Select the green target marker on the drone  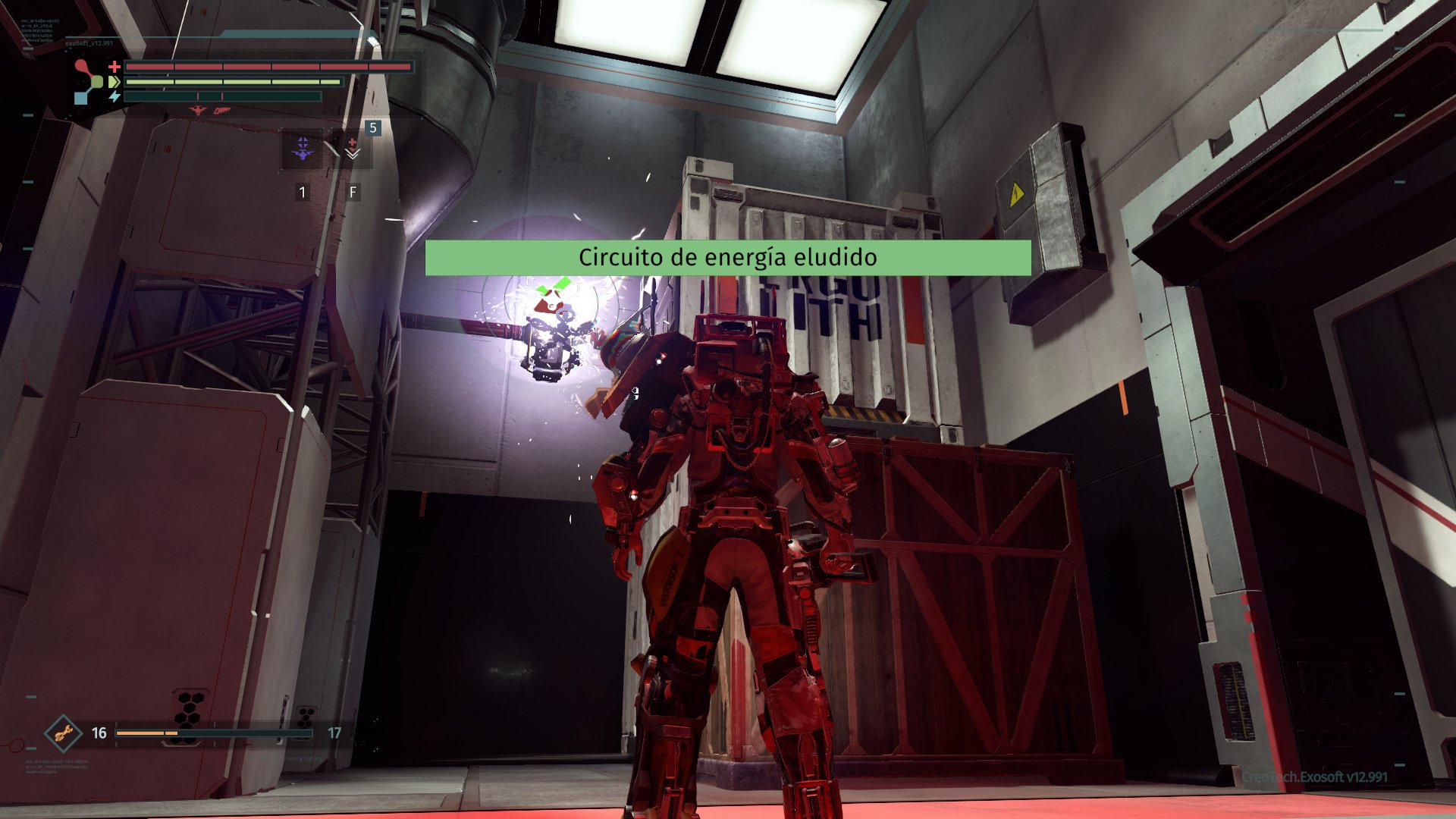coord(554,286)
